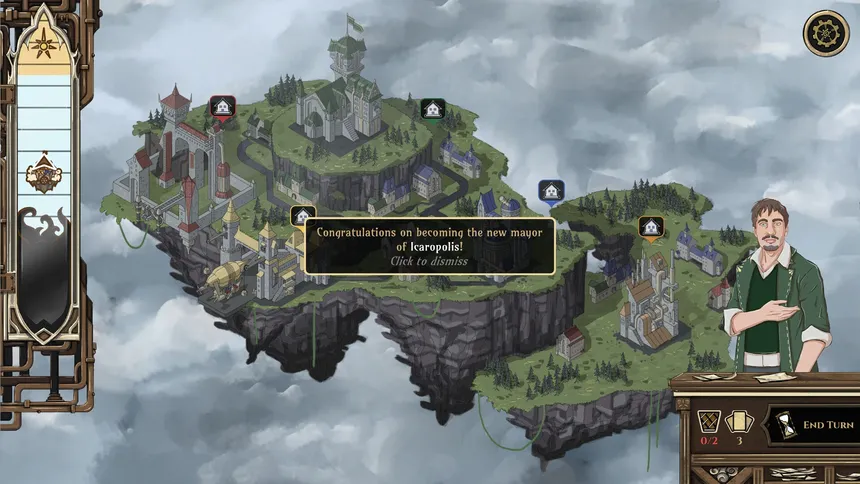Select the red house marker by the castle gate
This screenshot has width=860, height=484.
coord(222,107)
